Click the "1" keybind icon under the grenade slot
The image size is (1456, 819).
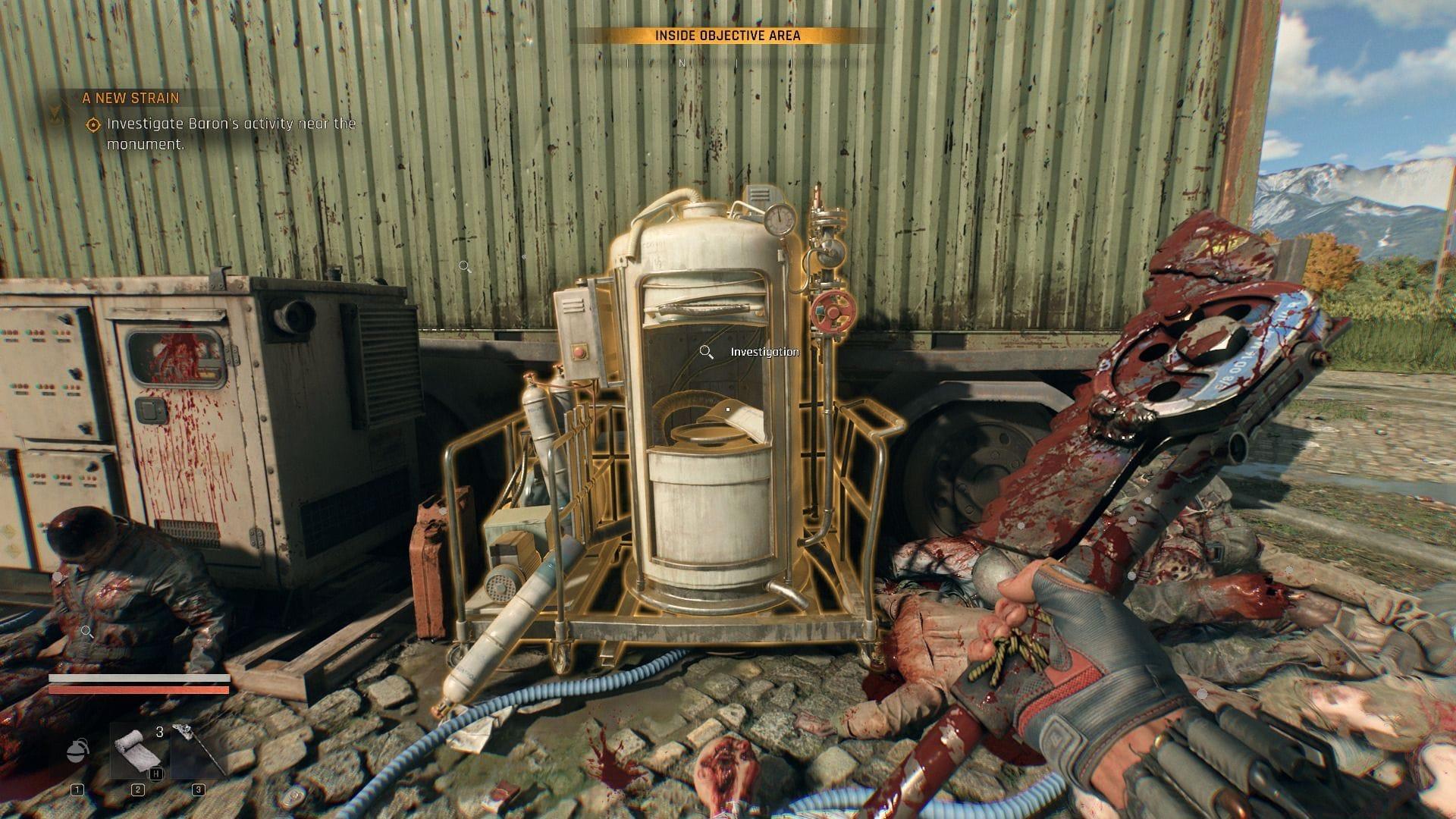click(77, 791)
